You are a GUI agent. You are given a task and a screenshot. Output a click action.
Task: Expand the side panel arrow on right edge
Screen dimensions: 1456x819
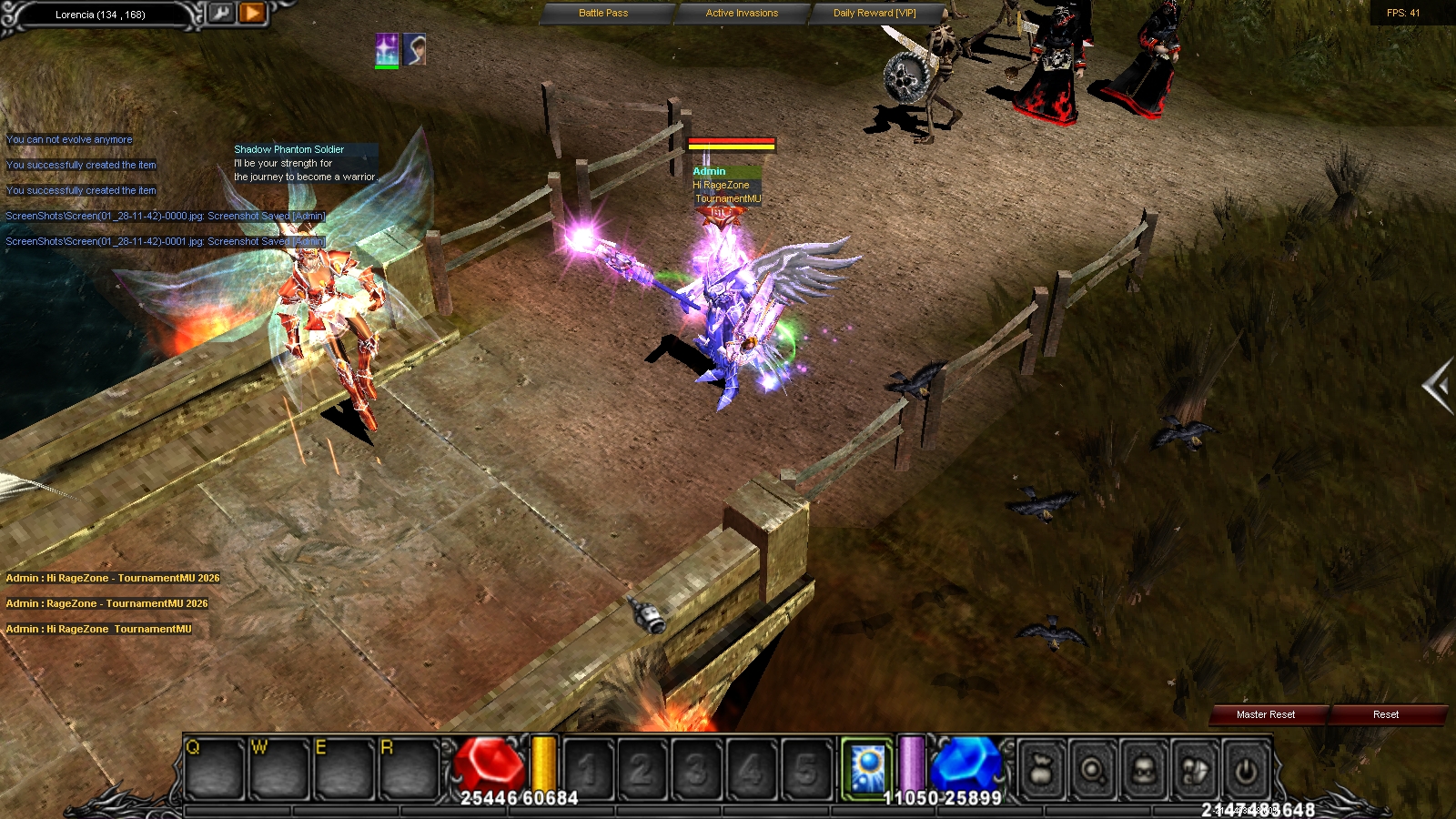pyautogui.click(x=1438, y=386)
